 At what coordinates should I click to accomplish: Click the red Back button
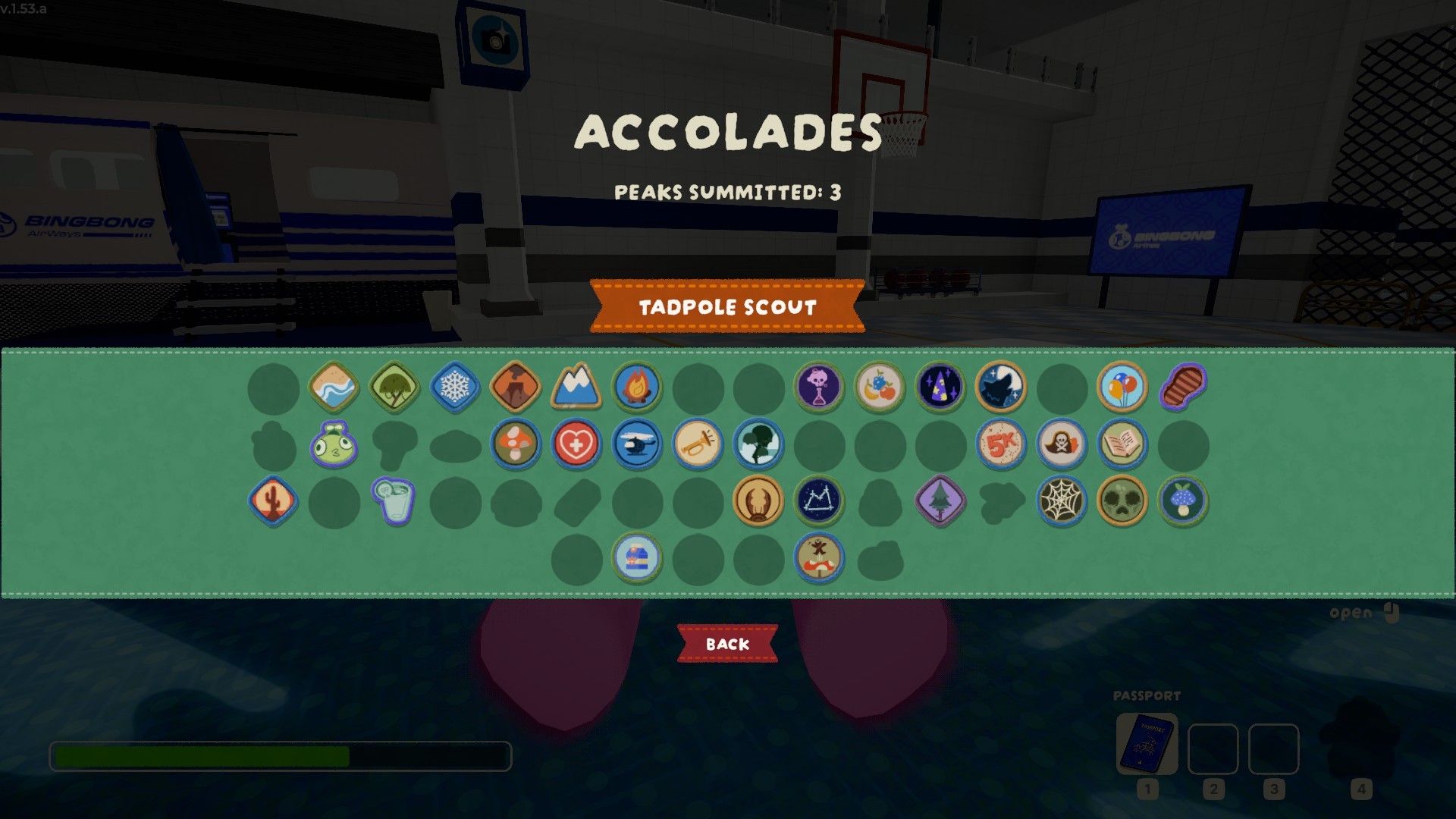click(727, 644)
